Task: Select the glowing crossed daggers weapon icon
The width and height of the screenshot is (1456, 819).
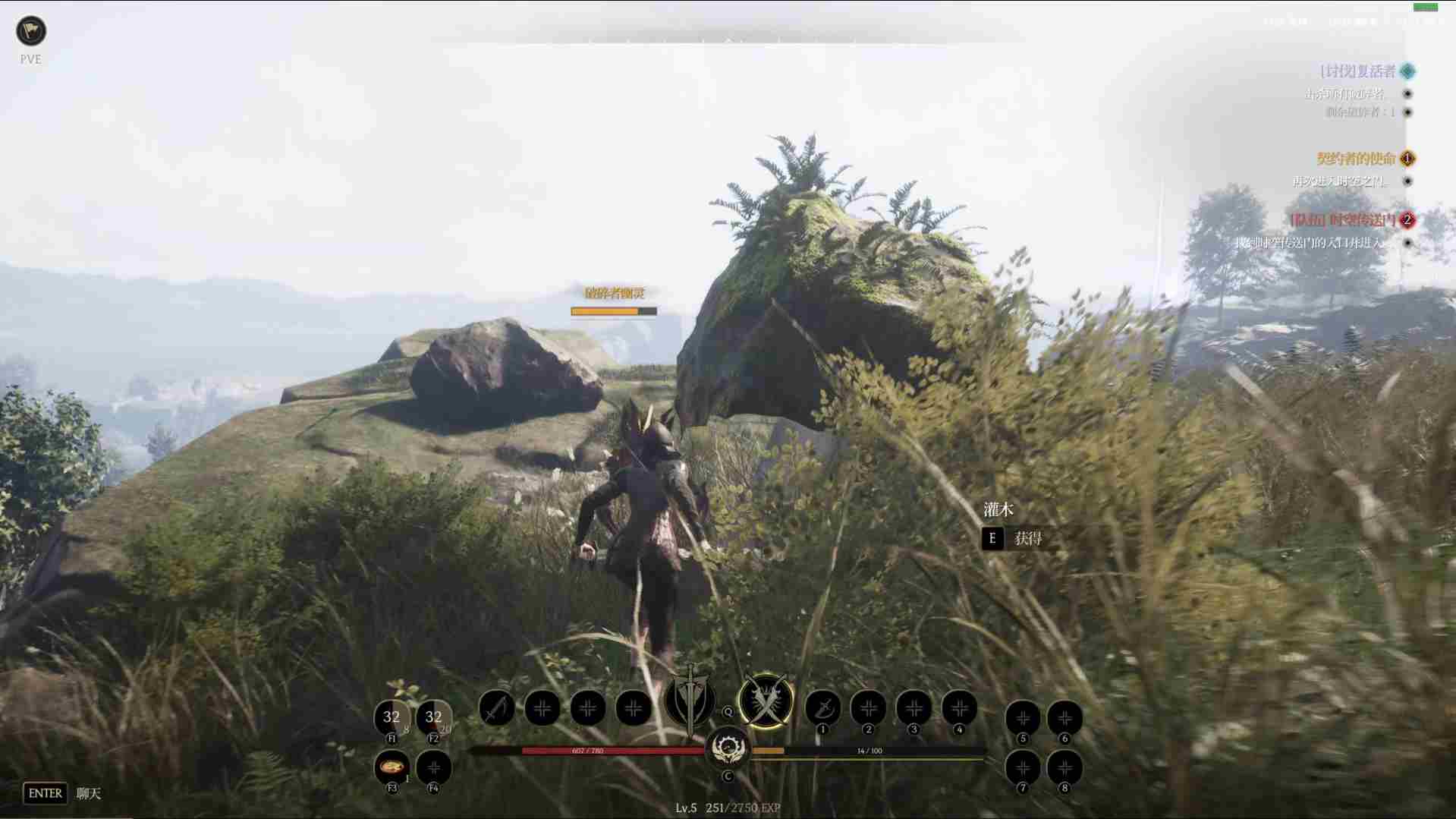Action: pyautogui.click(x=766, y=701)
